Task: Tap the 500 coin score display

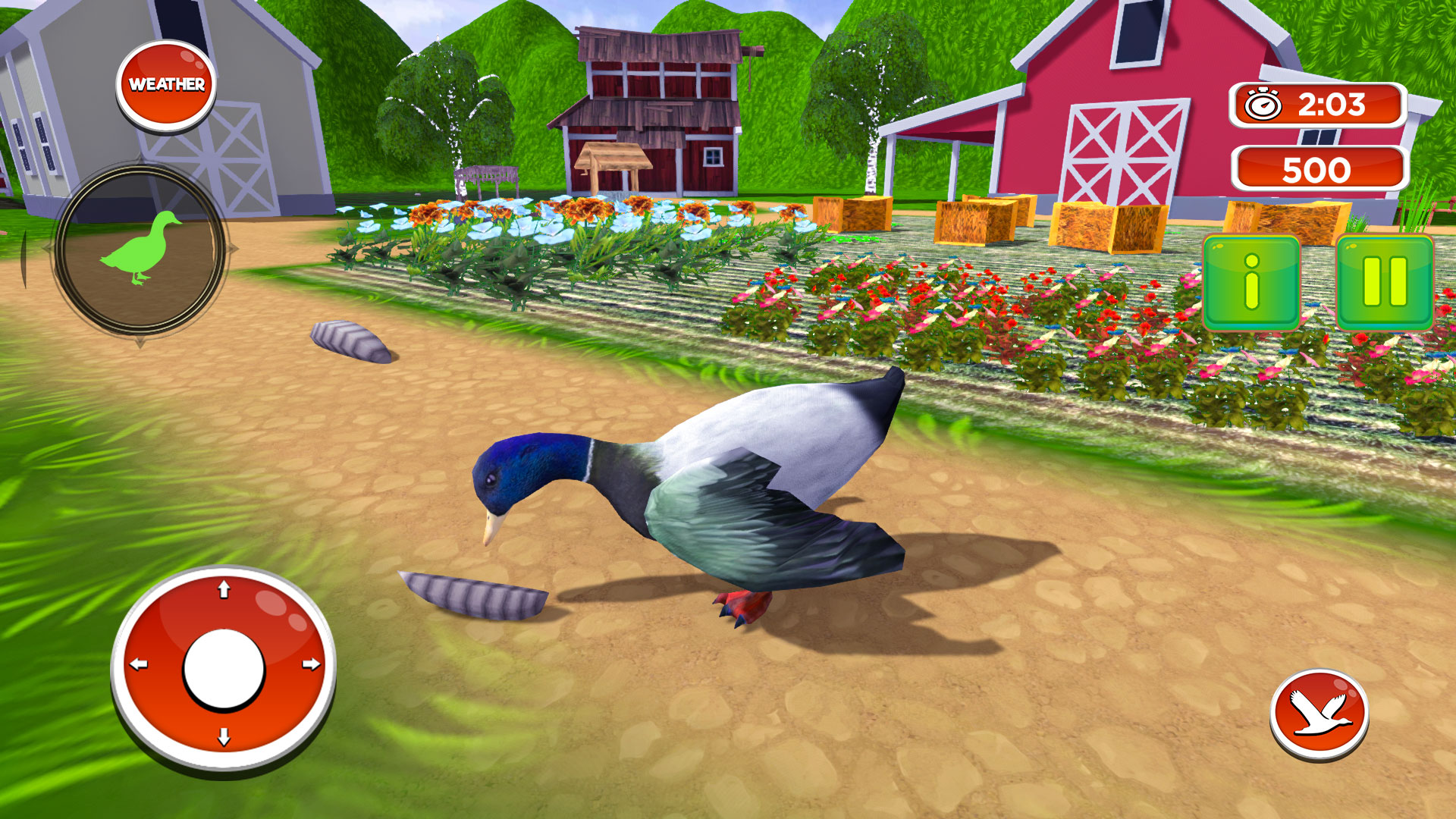Action: pos(1317,168)
